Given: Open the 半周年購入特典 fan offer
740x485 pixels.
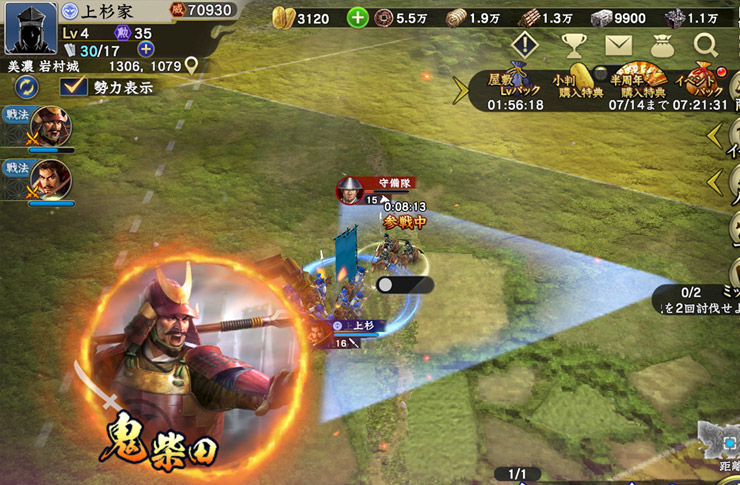Looking at the screenshot, I should point(638,87).
